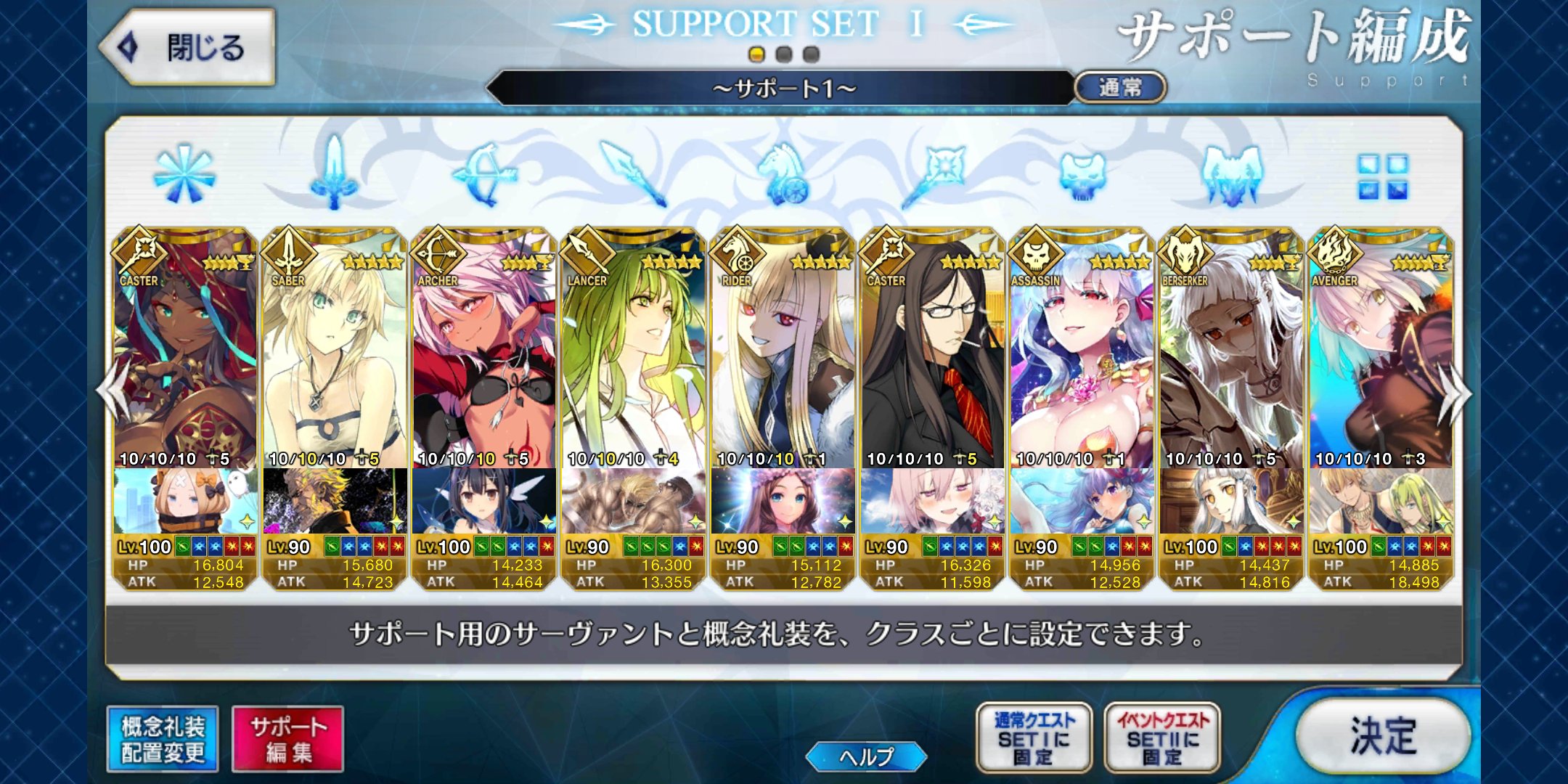This screenshot has height=784, width=1568.
Task: Show the next support set with right arrow
Action: [x=1454, y=394]
